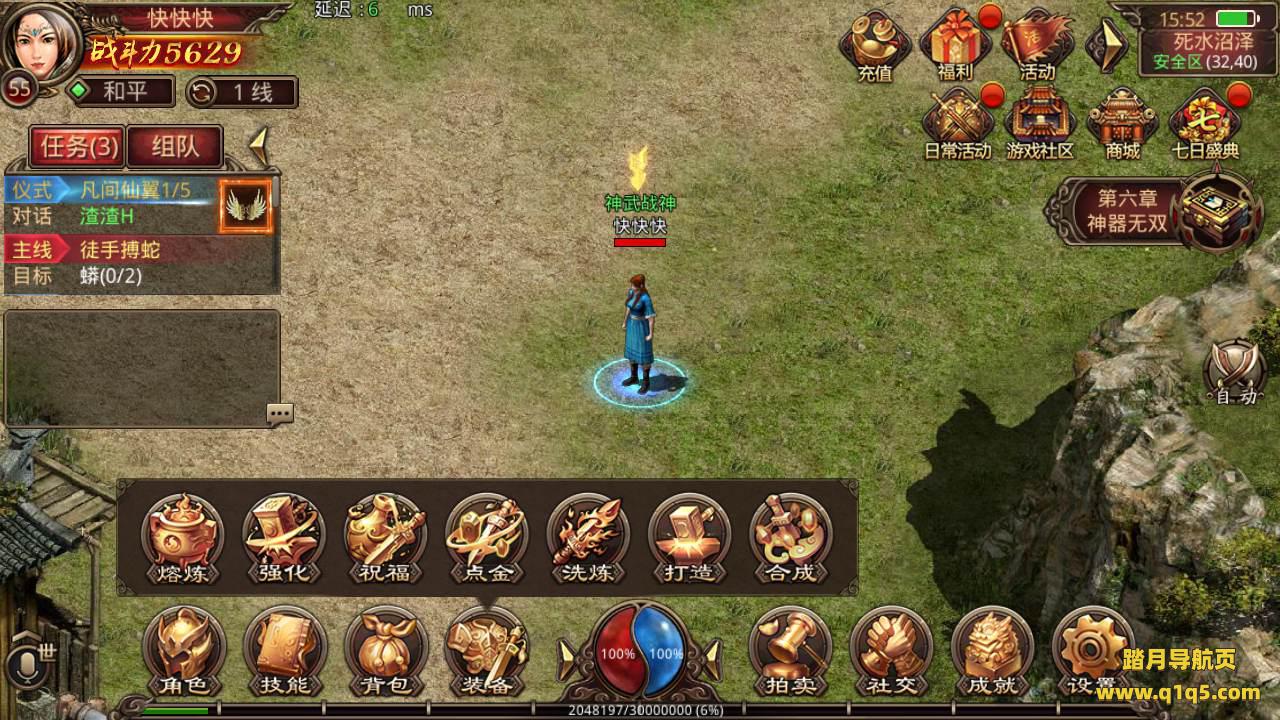Viewport: 1280px width, 720px height.
Task: Show the 技能 skills book
Action: tap(283, 650)
